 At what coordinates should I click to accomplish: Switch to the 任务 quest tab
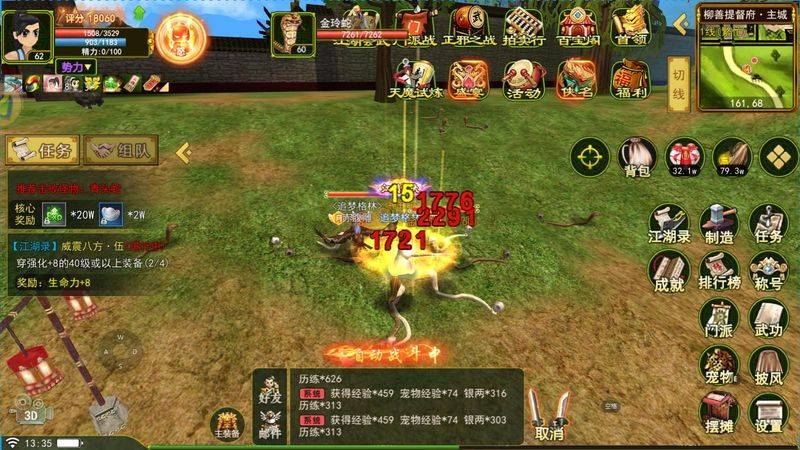(x=43, y=151)
